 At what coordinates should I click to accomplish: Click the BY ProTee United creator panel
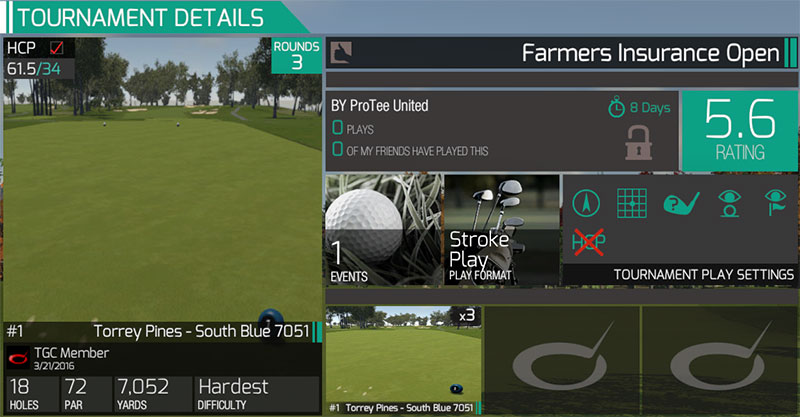click(x=500, y=130)
